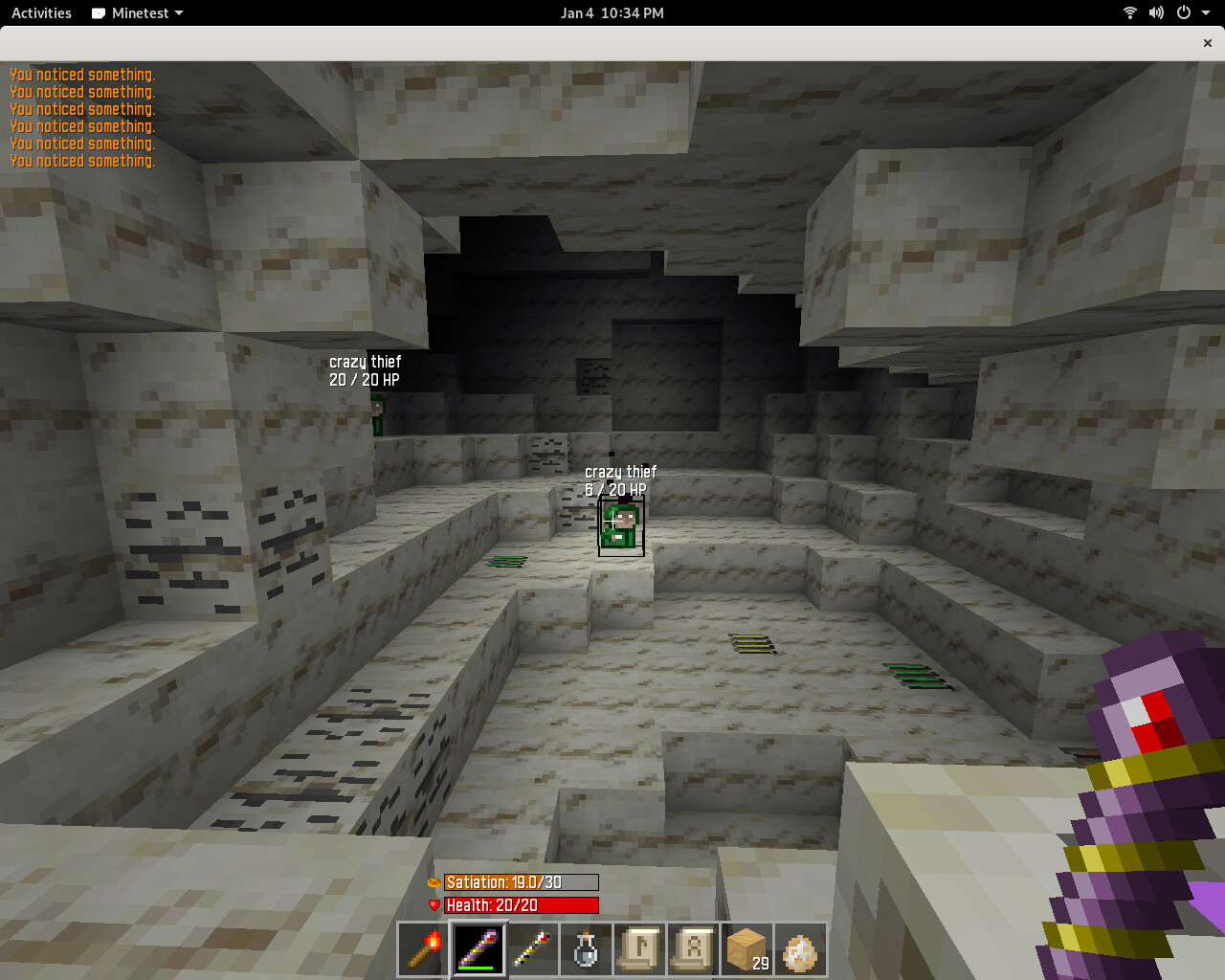Select the glass potion bottle slot
This screenshot has height=980, width=1225.
(586, 949)
